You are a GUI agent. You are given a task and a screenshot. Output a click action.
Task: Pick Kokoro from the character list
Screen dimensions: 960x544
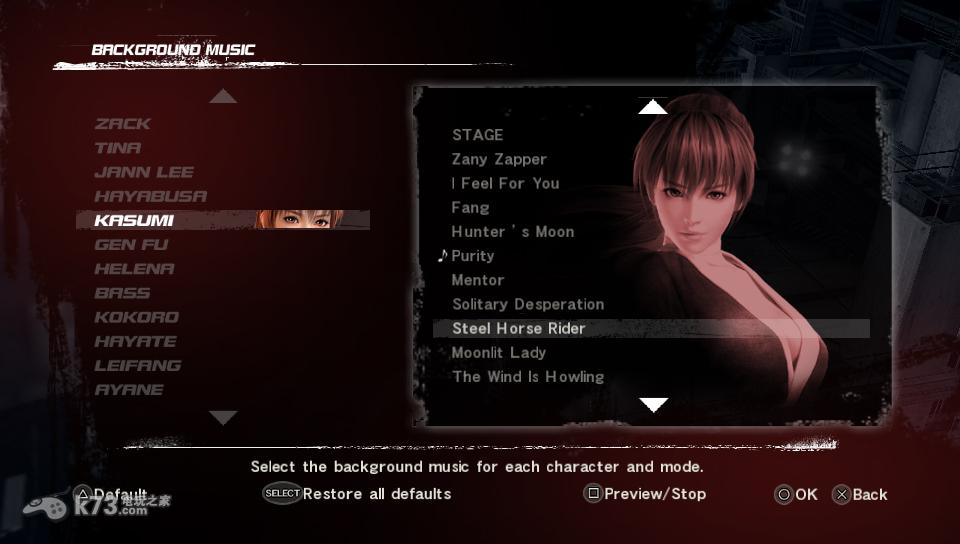pos(137,317)
